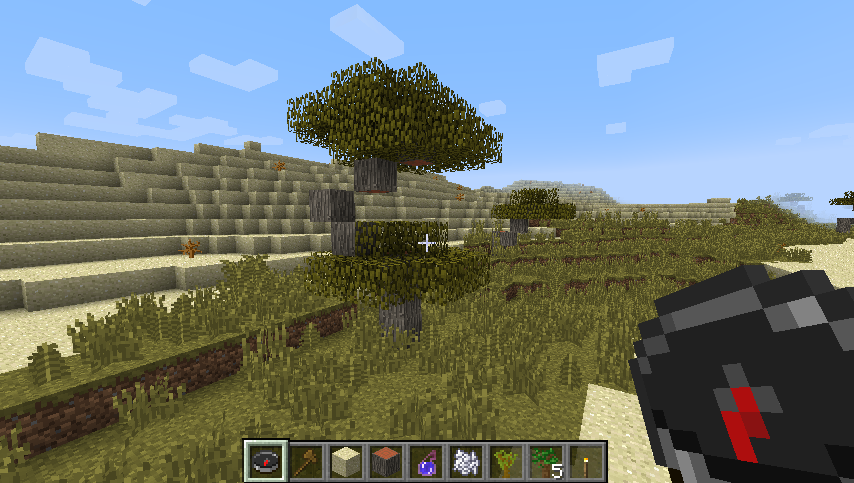
Task: Choose the white cobweb item slot
Action: [466, 461]
